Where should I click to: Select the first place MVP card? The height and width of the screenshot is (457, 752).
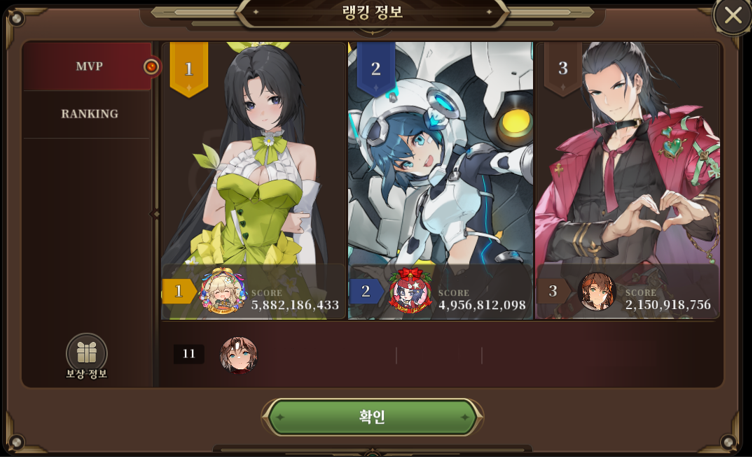tap(253, 180)
